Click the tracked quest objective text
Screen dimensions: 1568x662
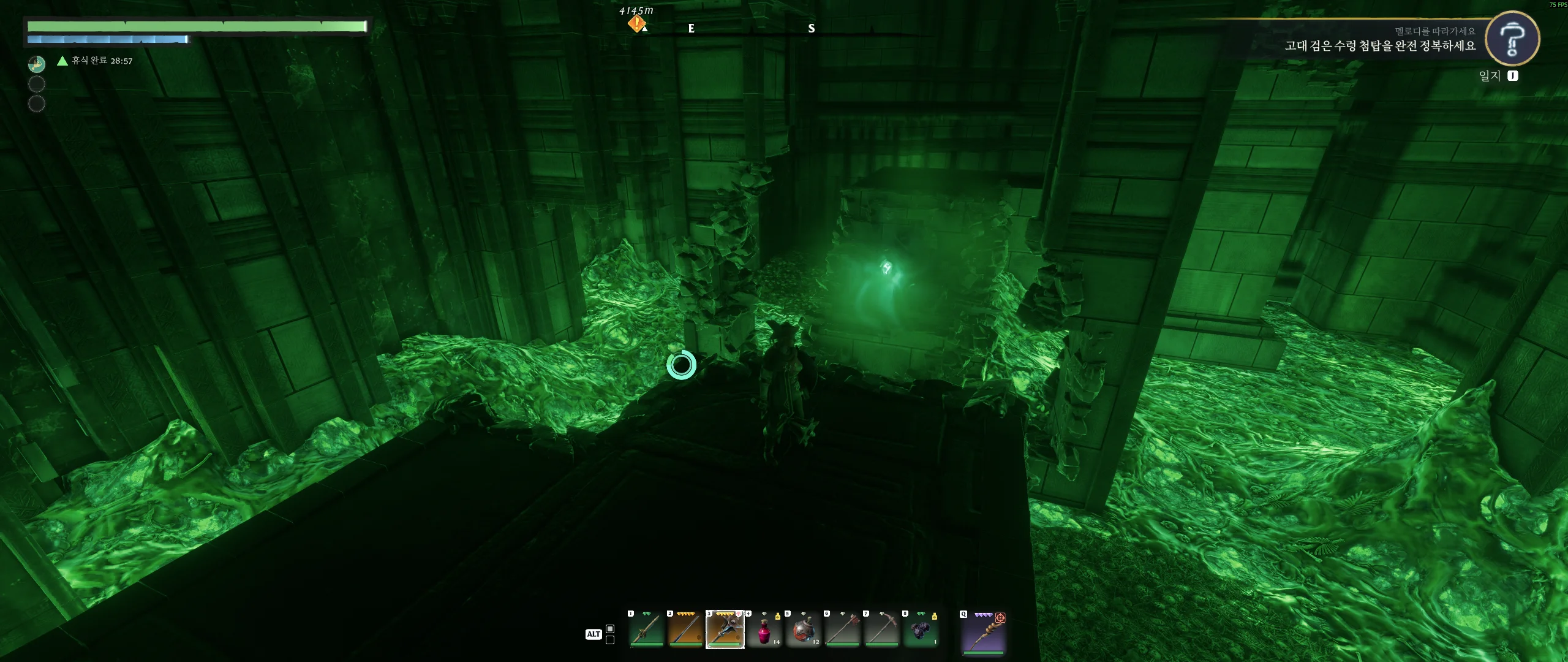pyautogui.click(x=1379, y=46)
